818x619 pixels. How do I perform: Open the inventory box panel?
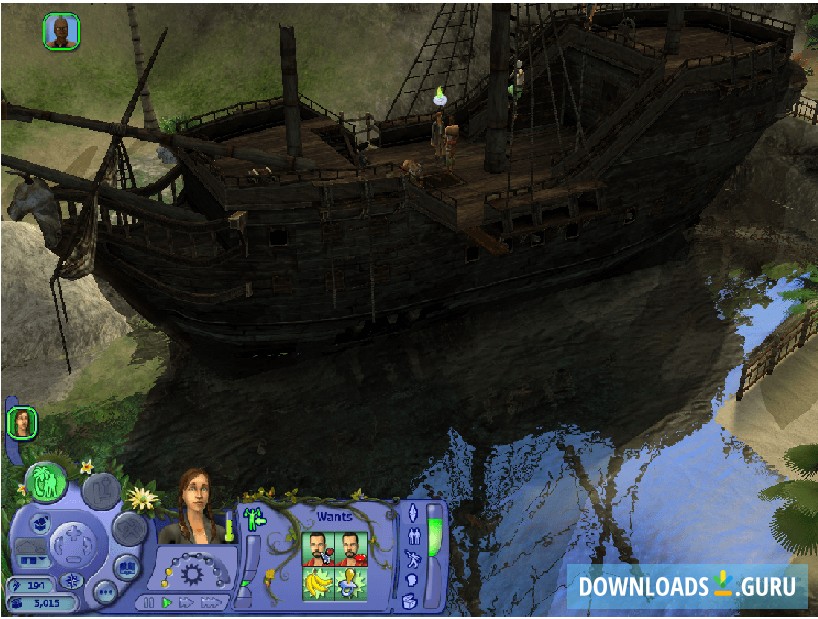coord(410,601)
